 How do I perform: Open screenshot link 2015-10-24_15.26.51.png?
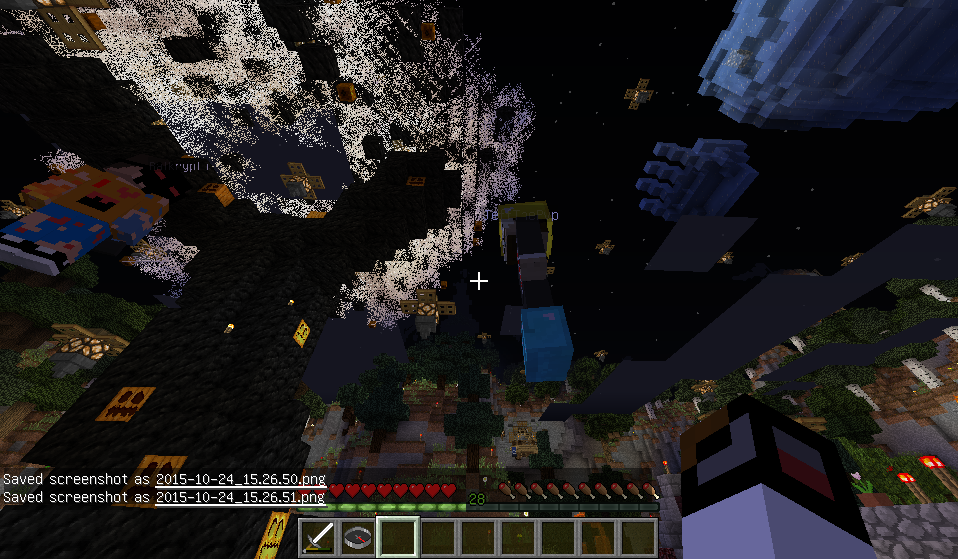(239, 496)
